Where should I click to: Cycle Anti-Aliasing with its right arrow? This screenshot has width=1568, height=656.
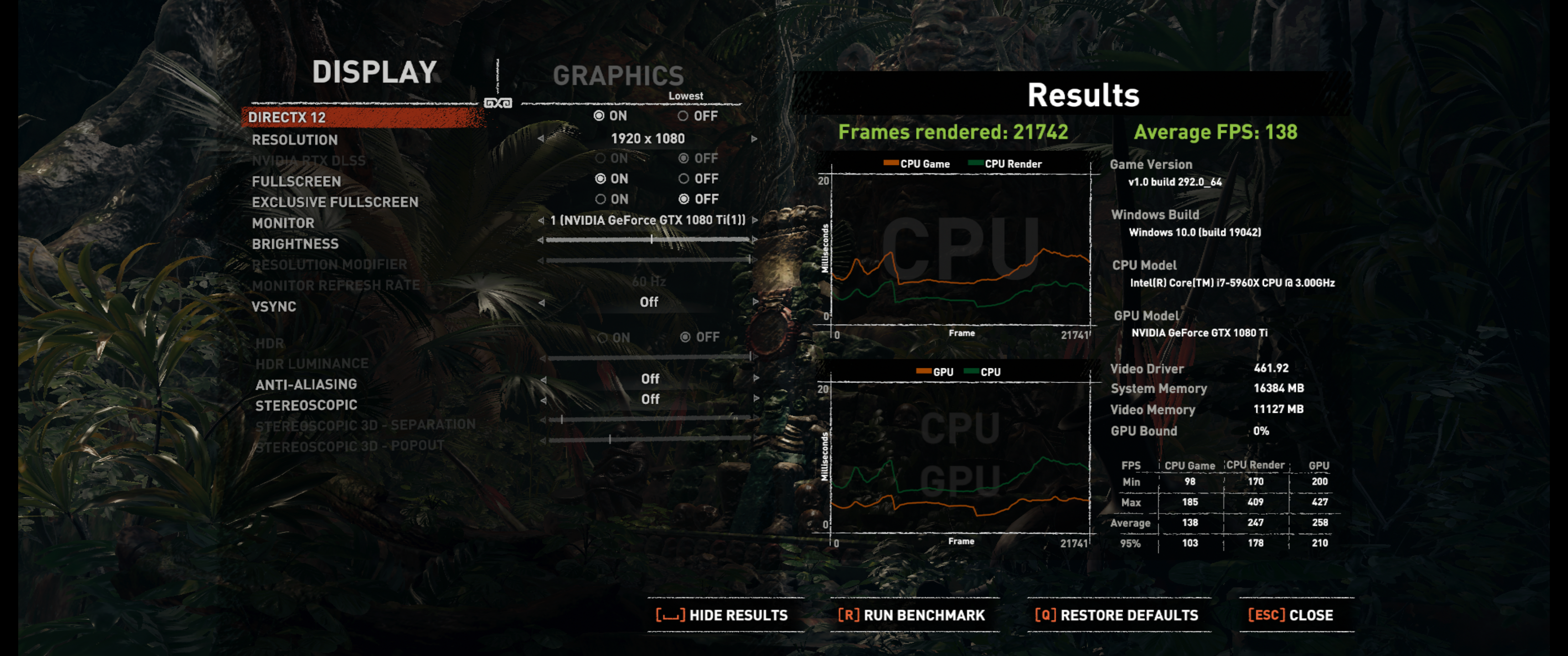tap(756, 379)
